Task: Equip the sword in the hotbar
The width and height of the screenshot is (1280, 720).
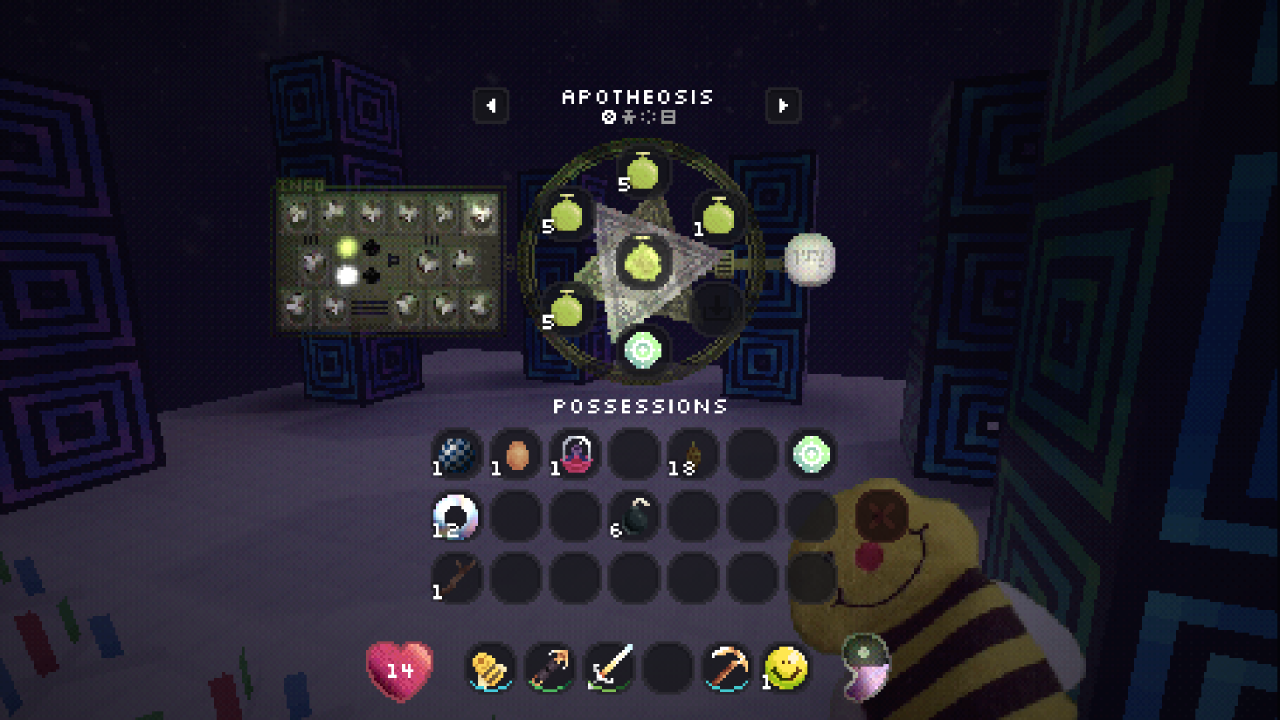Action: (610, 668)
